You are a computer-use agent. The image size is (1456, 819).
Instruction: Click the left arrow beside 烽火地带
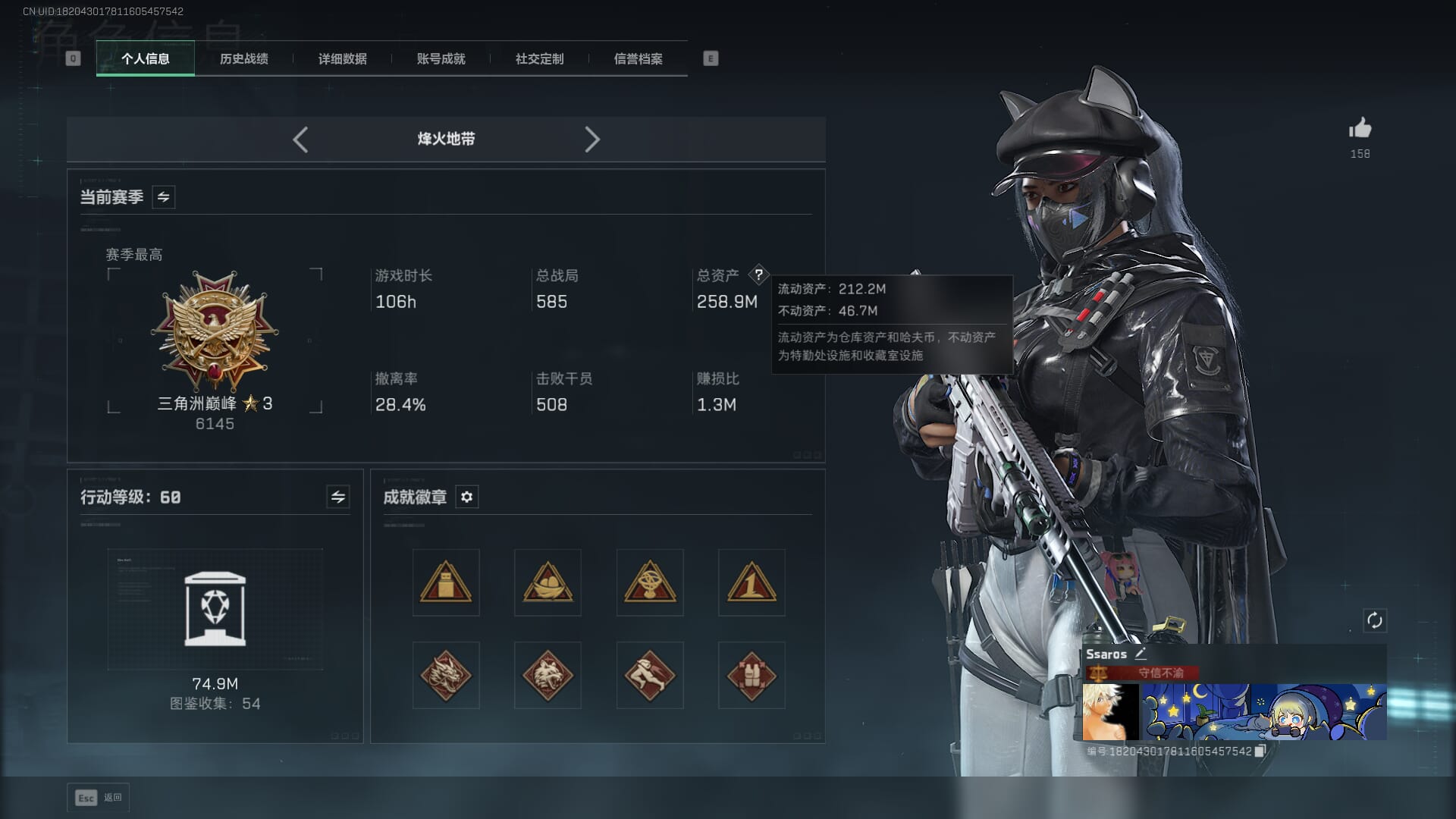300,140
